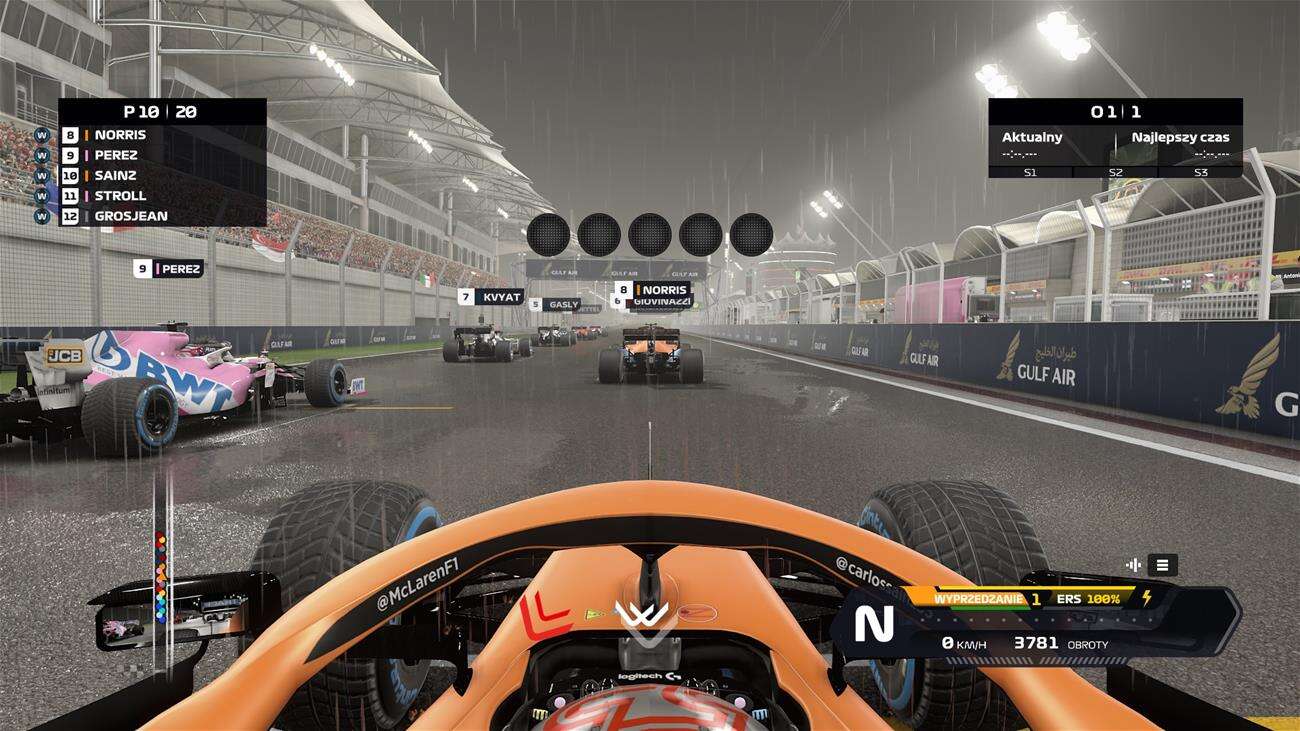This screenshot has height=731, width=1300.
Task: Click the wet tyre icon next to NORRIS
Action: click(42, 135)
